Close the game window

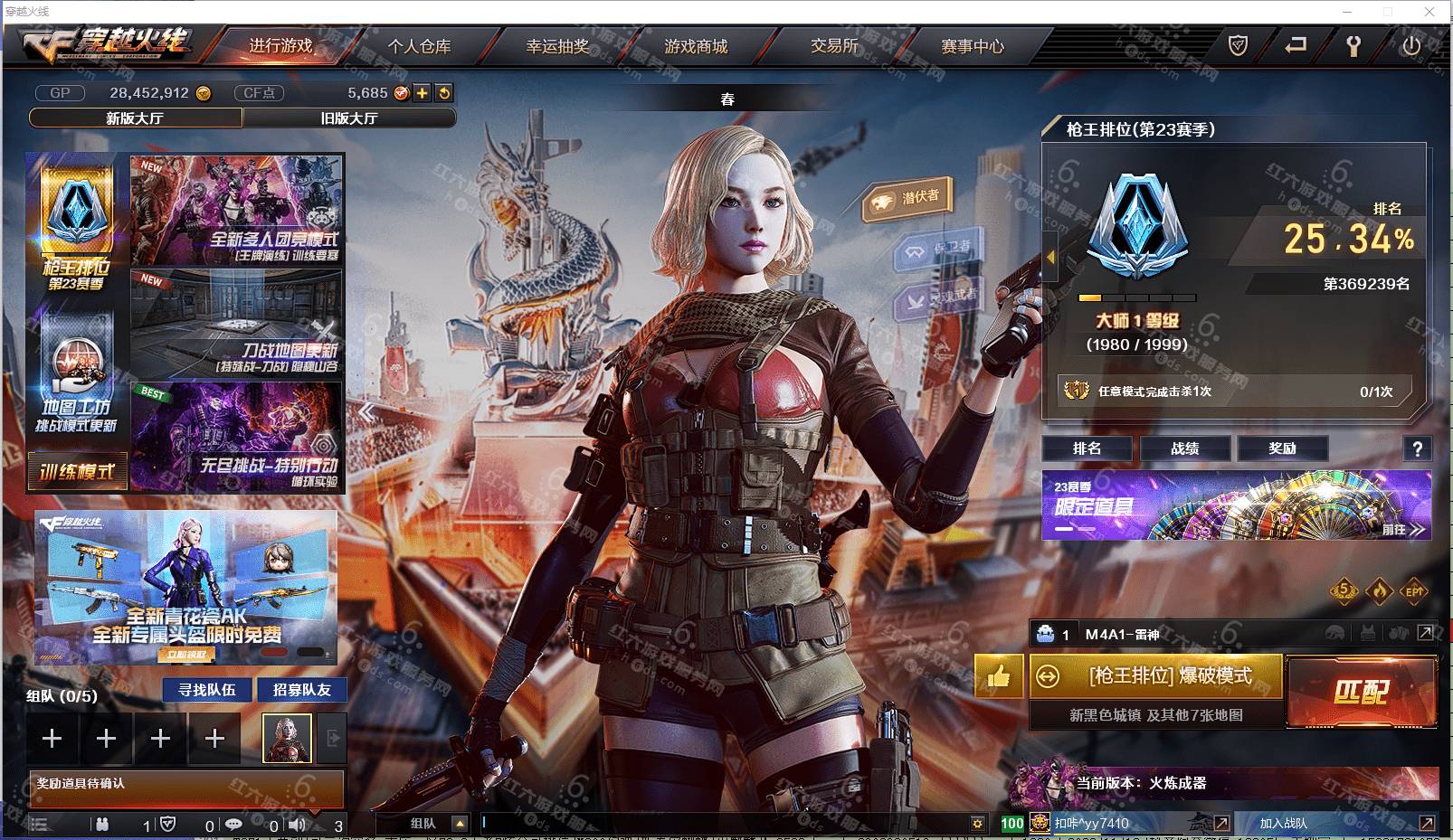(x=1429, y=12)
